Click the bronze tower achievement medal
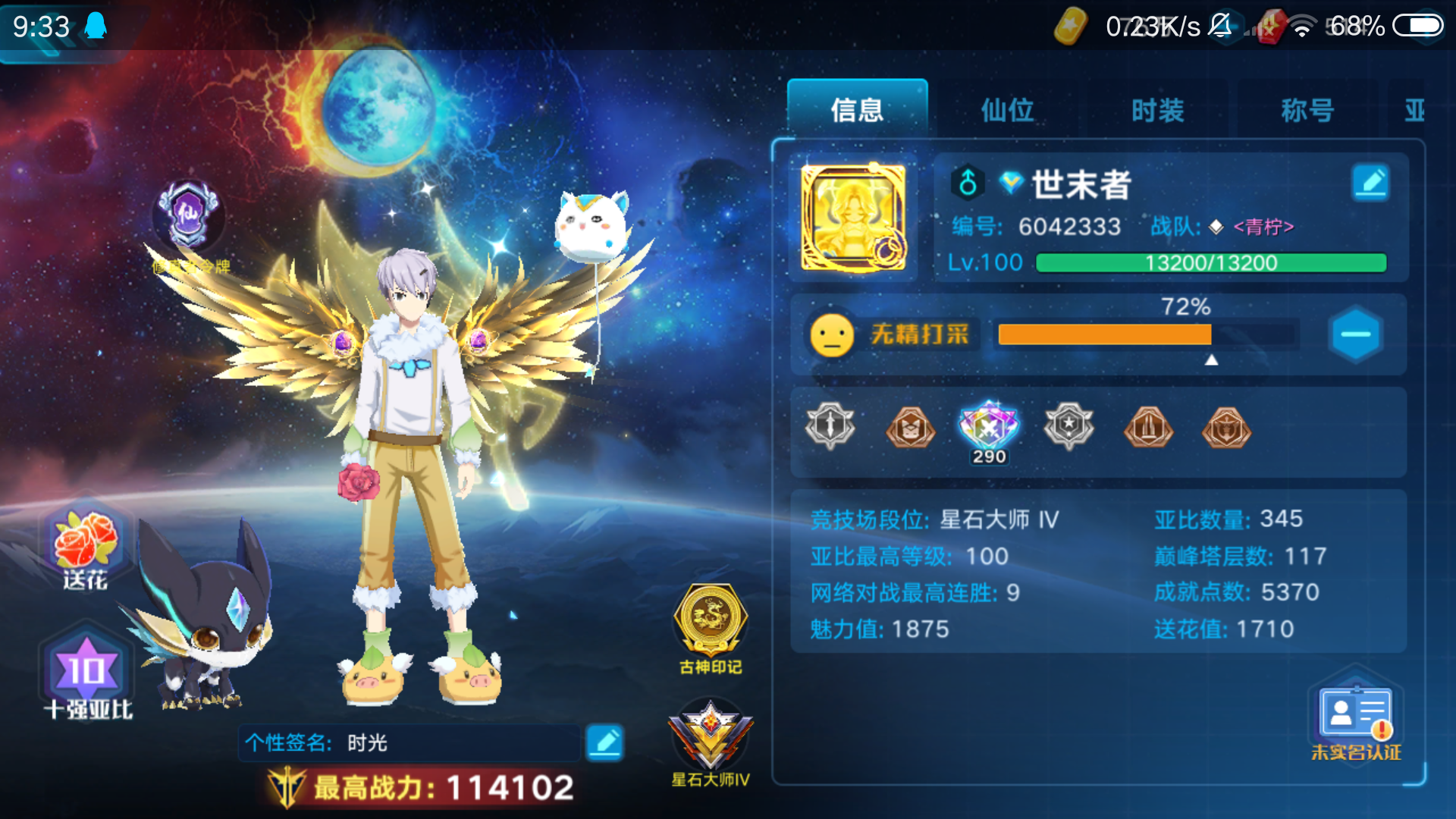1456x819 pixels. click(1148, 428)
